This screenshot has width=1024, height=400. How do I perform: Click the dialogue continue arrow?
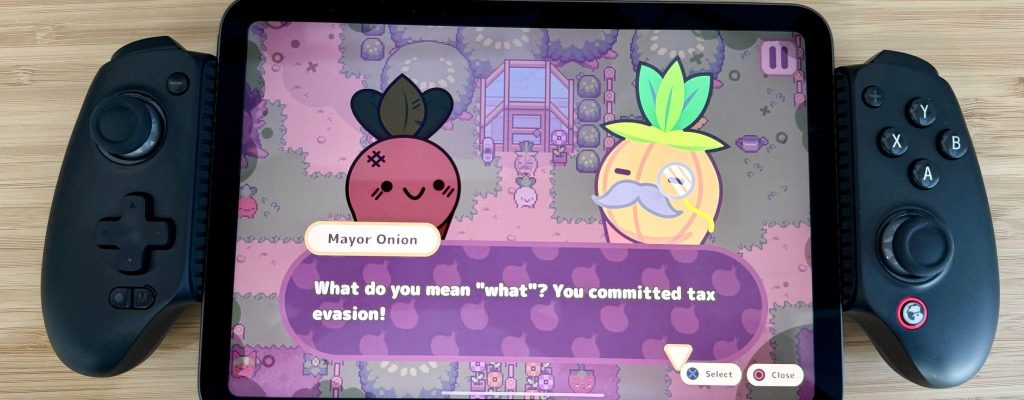point(678,354)
